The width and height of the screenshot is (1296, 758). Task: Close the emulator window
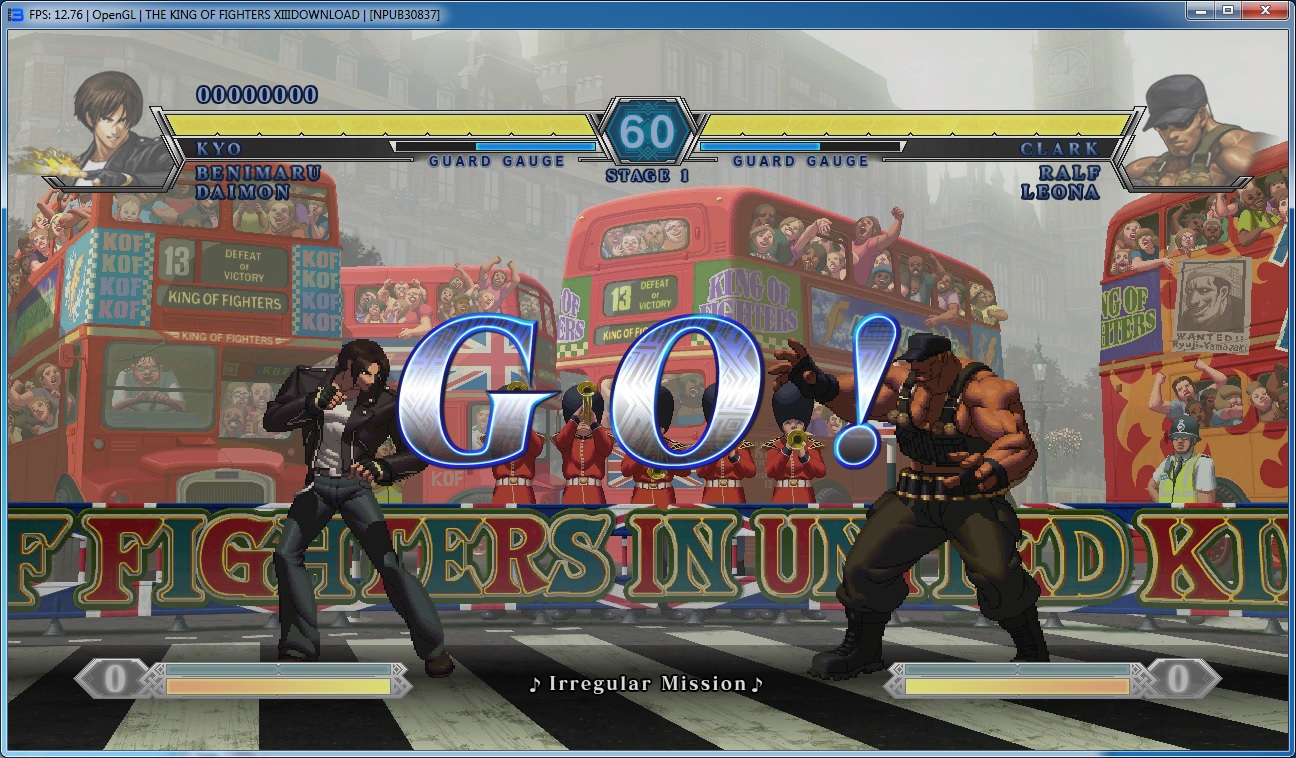(x=1264, y=10)
